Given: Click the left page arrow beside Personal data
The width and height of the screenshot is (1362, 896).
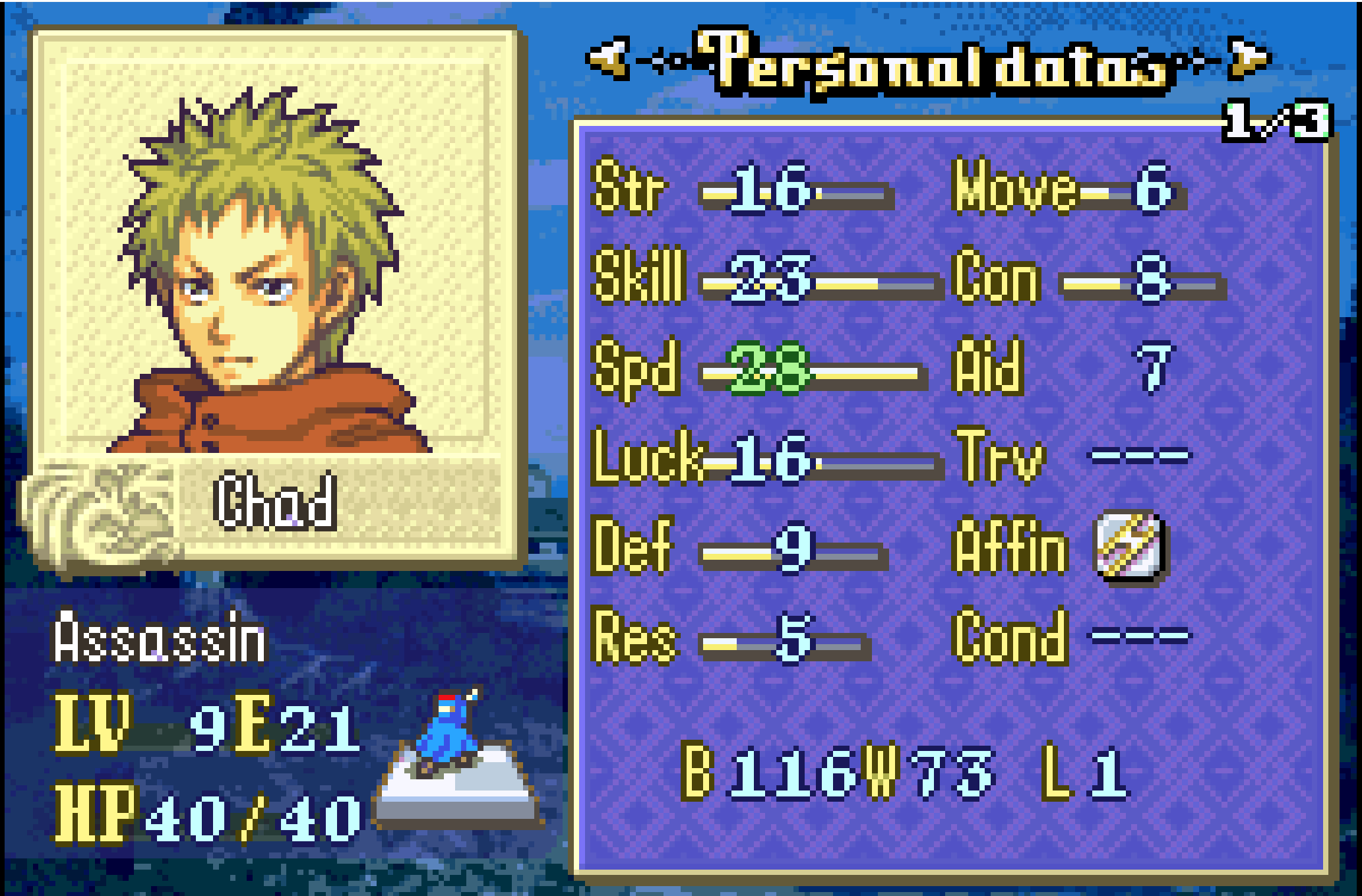Looking at the screenshot, I should pos(608,58).
